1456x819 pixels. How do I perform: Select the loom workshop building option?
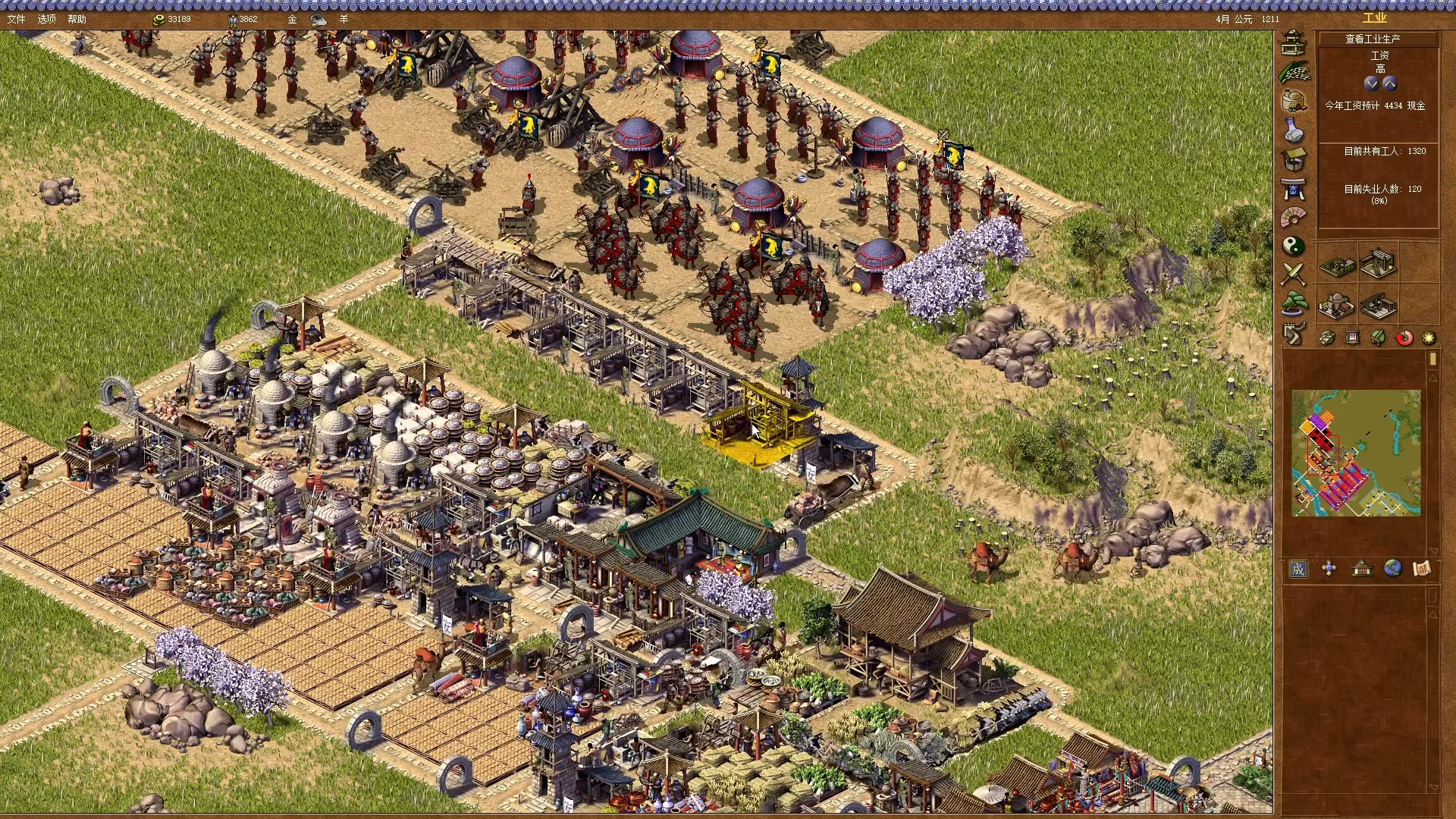coord(1378,264)
